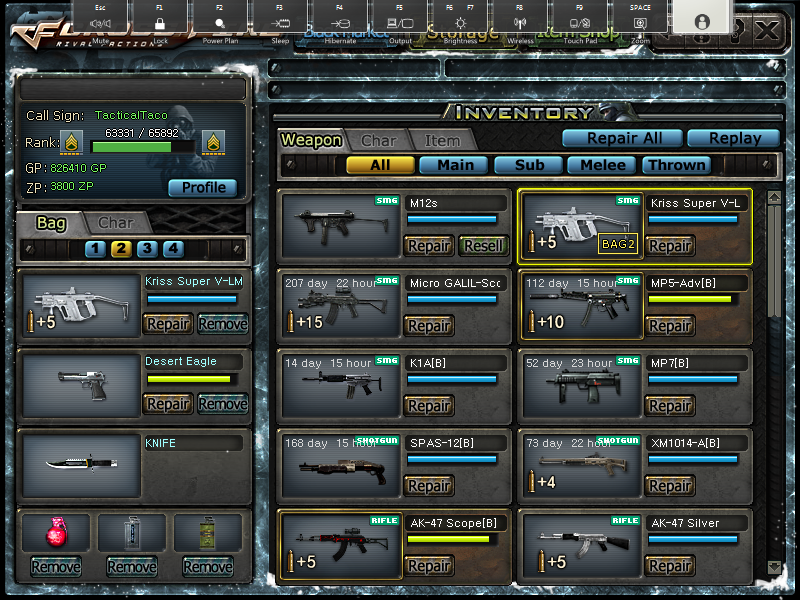Remove the Desert Eagle from bag
Screen dimensions: 800x600
tap(222, 404)
